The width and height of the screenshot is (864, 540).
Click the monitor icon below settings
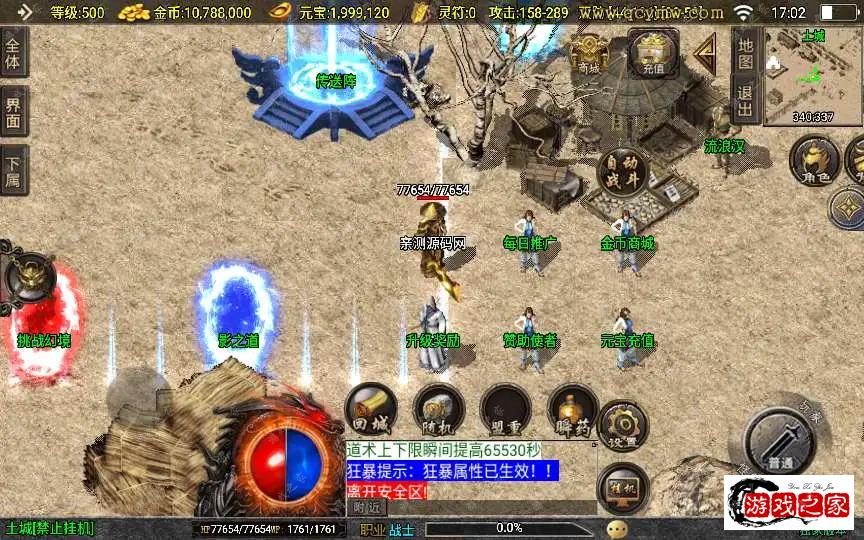(622, 488)
